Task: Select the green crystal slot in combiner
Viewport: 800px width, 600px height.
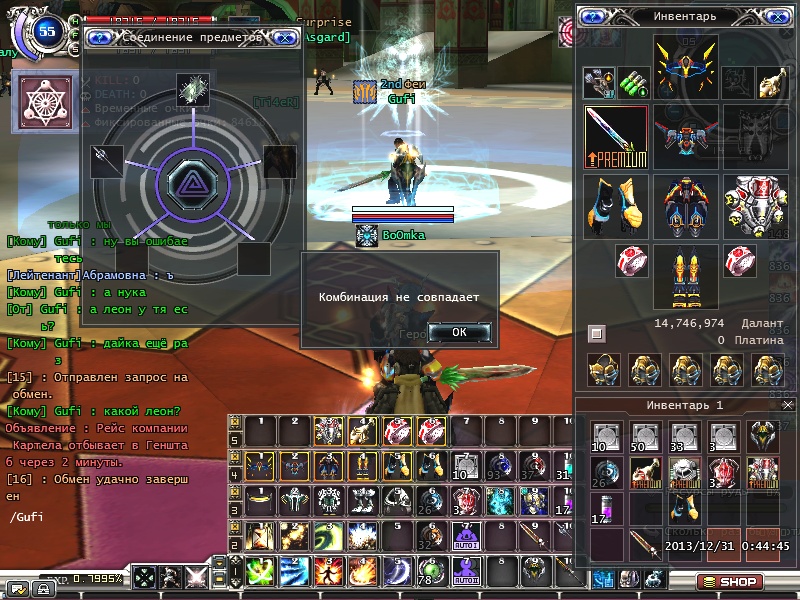Action: click(x=192, y=89)
